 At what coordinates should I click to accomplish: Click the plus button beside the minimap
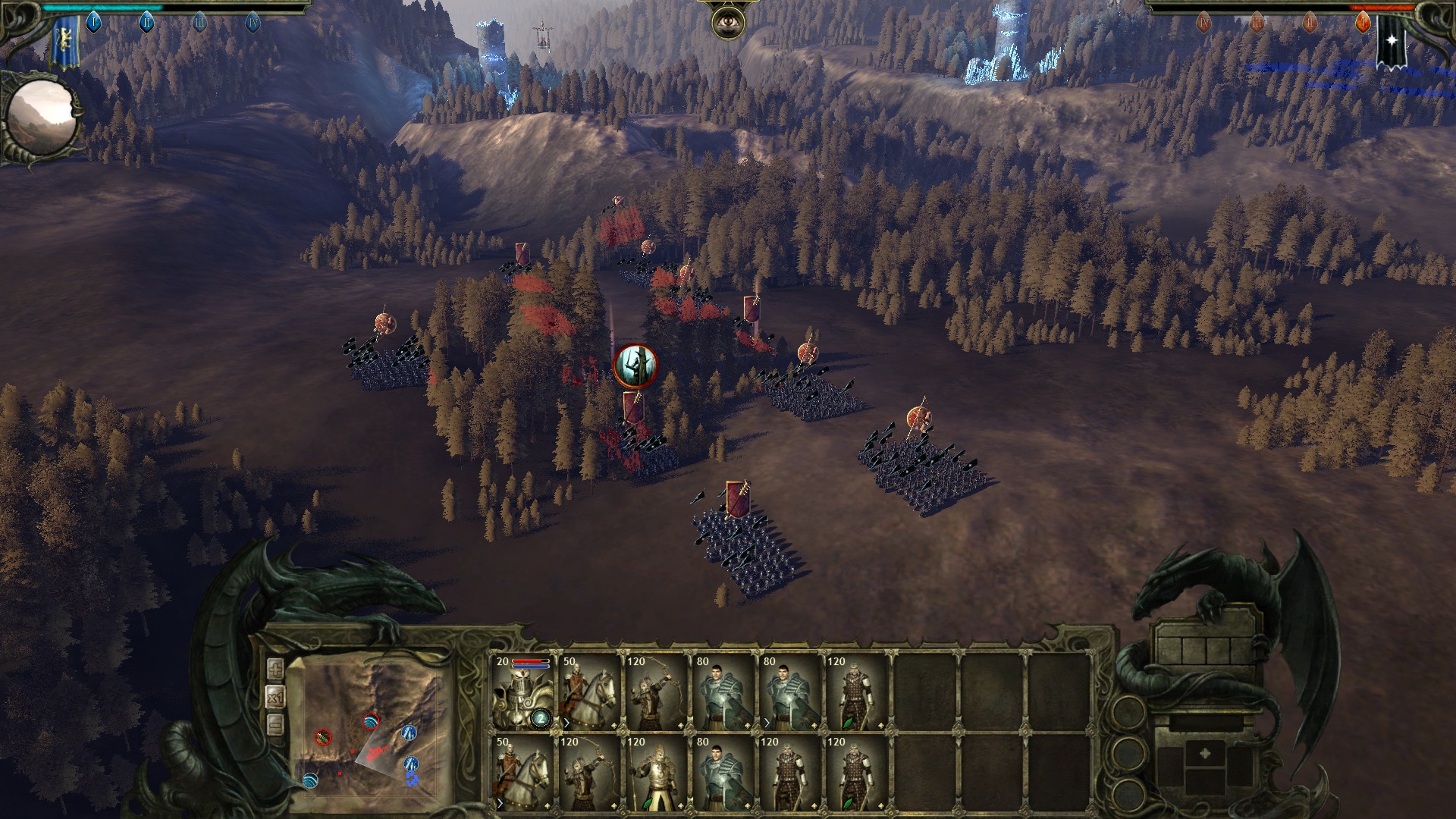click(x=275, y=670)
